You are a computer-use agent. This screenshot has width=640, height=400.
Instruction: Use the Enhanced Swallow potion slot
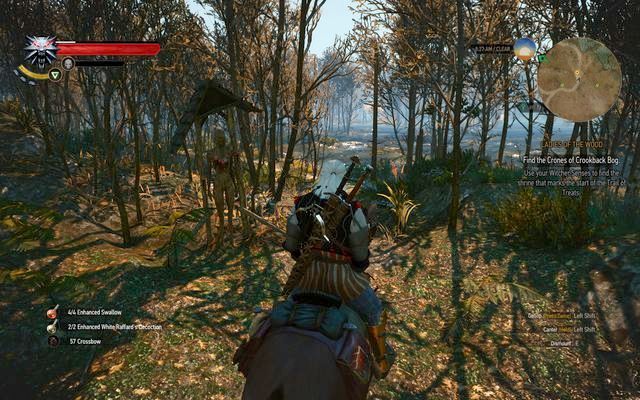(x=53, y=313)
